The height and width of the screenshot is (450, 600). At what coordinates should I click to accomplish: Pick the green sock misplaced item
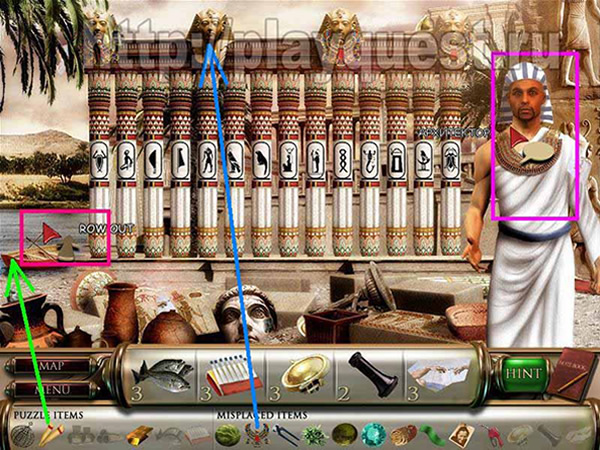pyautogui.click(x=434, y=434)
